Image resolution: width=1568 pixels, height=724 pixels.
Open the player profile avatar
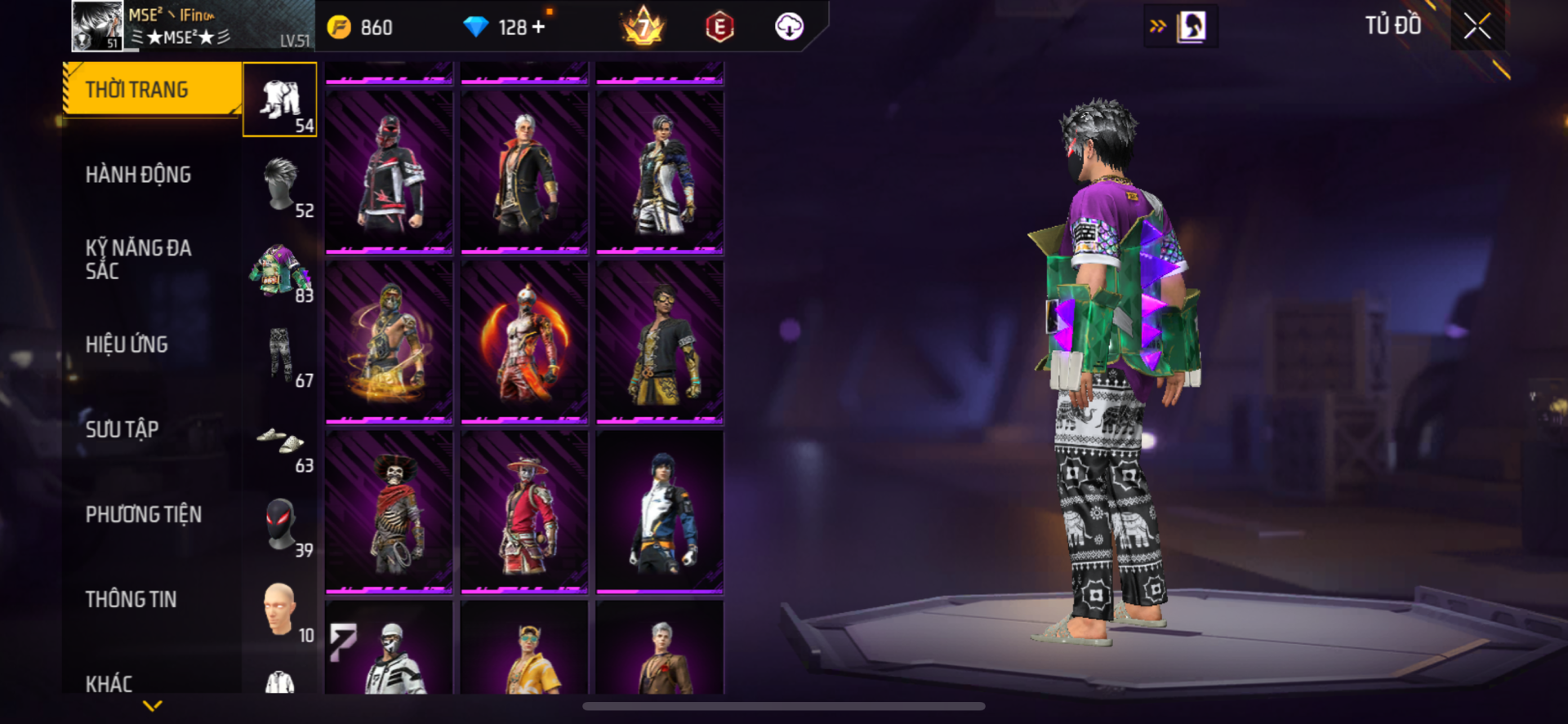pyautogui.click(x=97, y=26)
